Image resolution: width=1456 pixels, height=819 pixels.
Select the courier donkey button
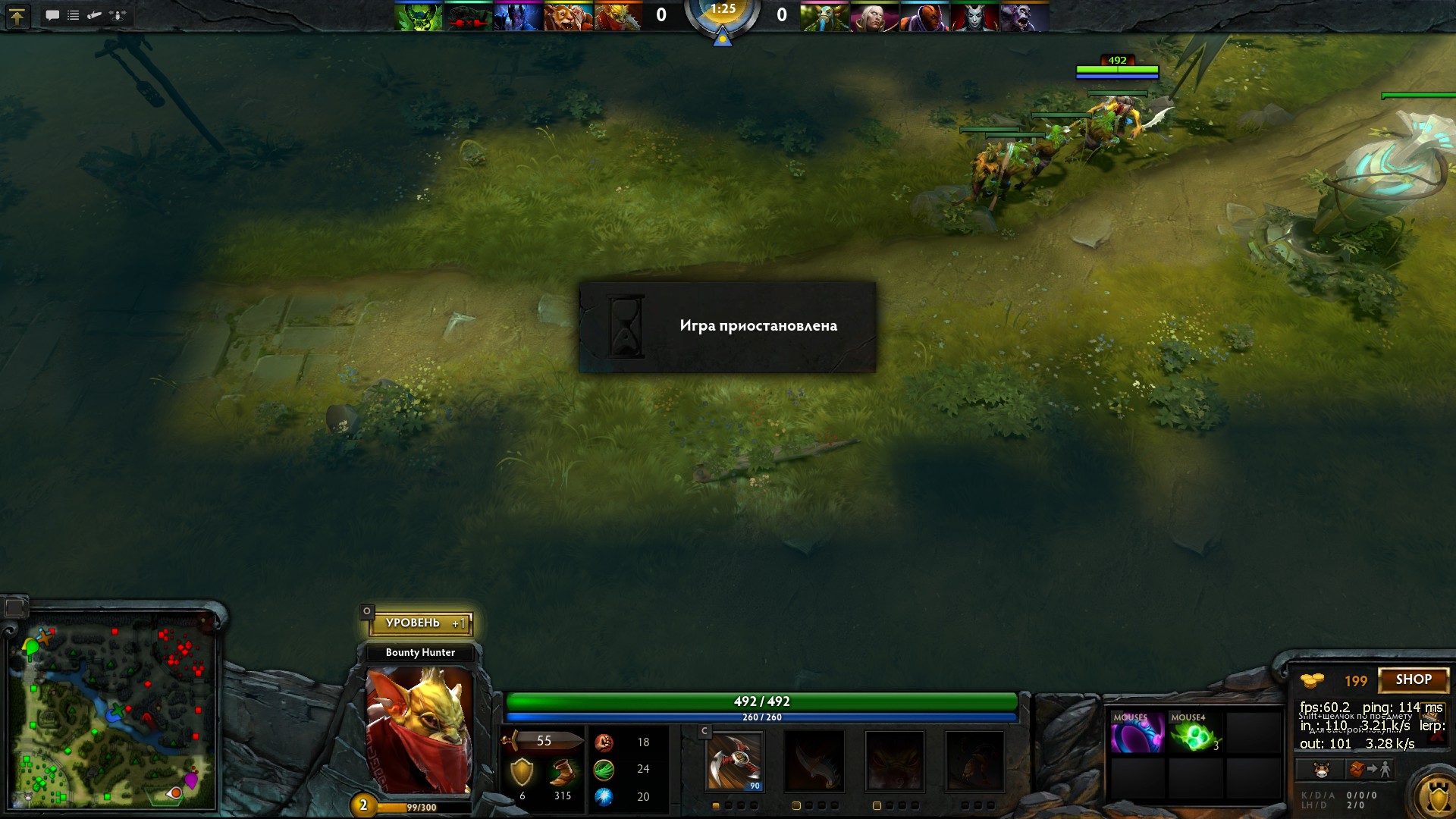(x=1321, y=770)
